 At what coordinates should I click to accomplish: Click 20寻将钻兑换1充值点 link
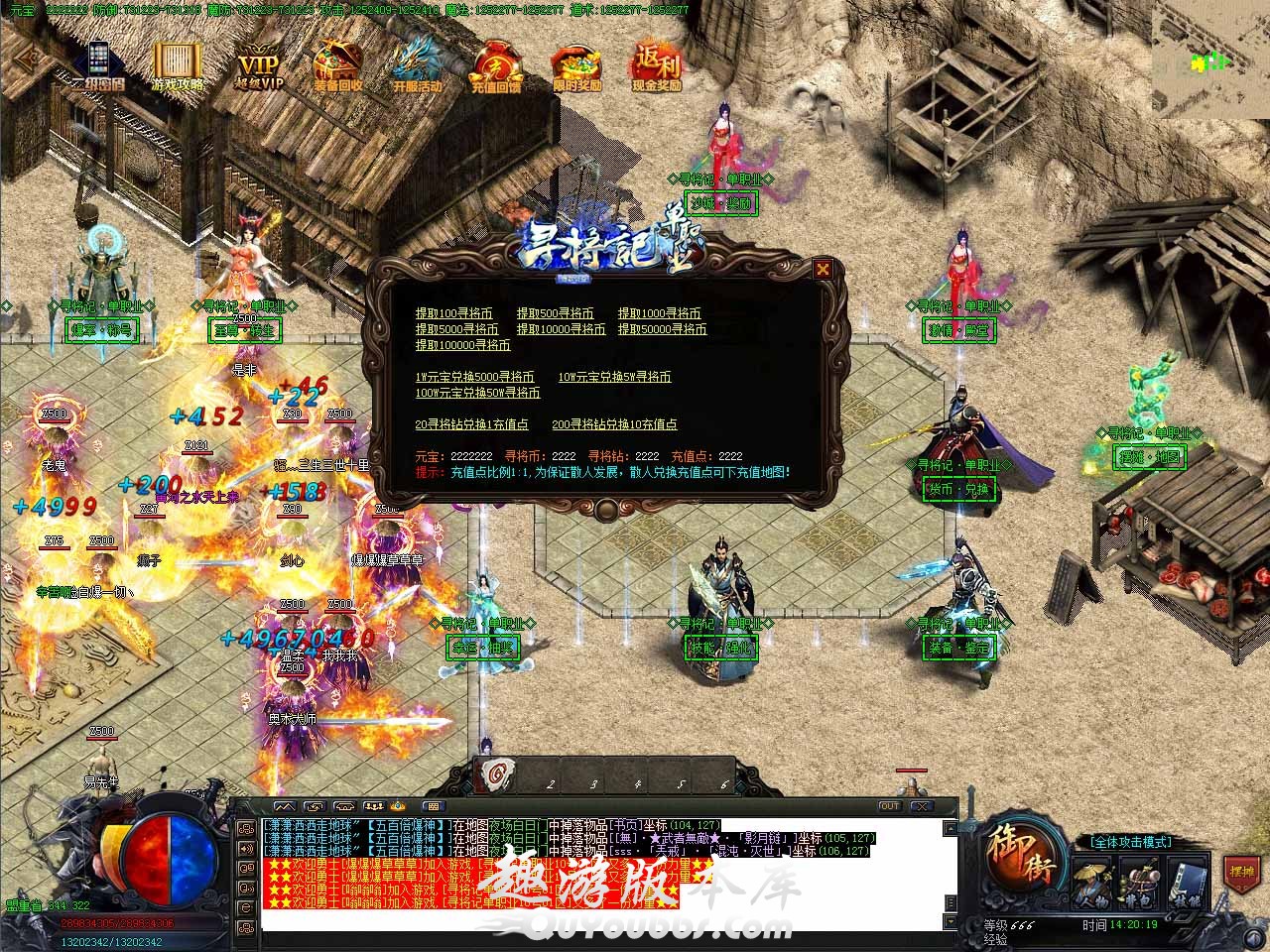(471, 424)
